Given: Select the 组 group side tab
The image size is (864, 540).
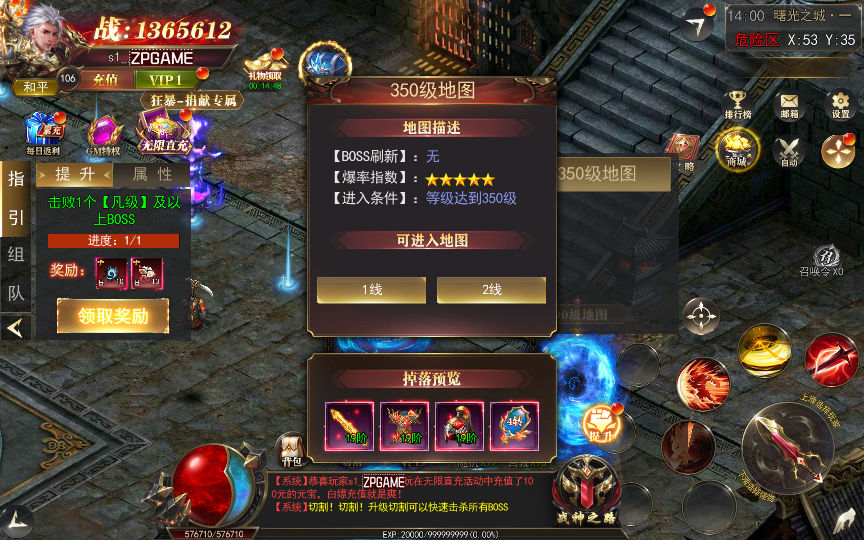Looking at the screenshot, I should 16,254.
